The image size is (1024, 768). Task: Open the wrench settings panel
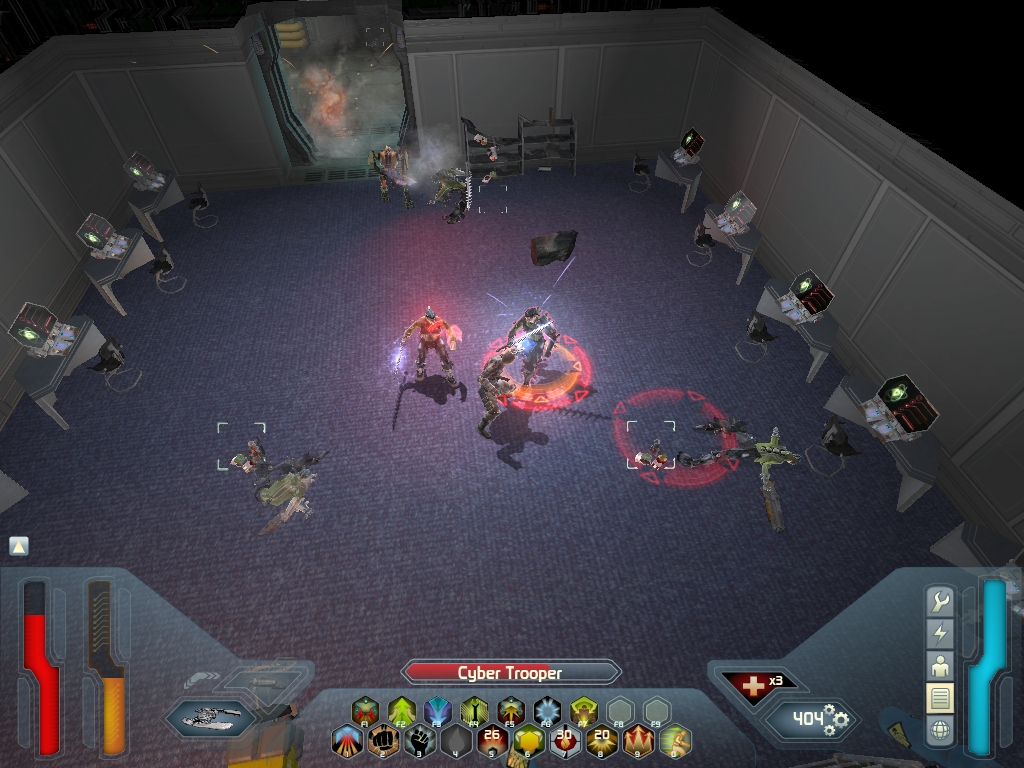[940, 601]
